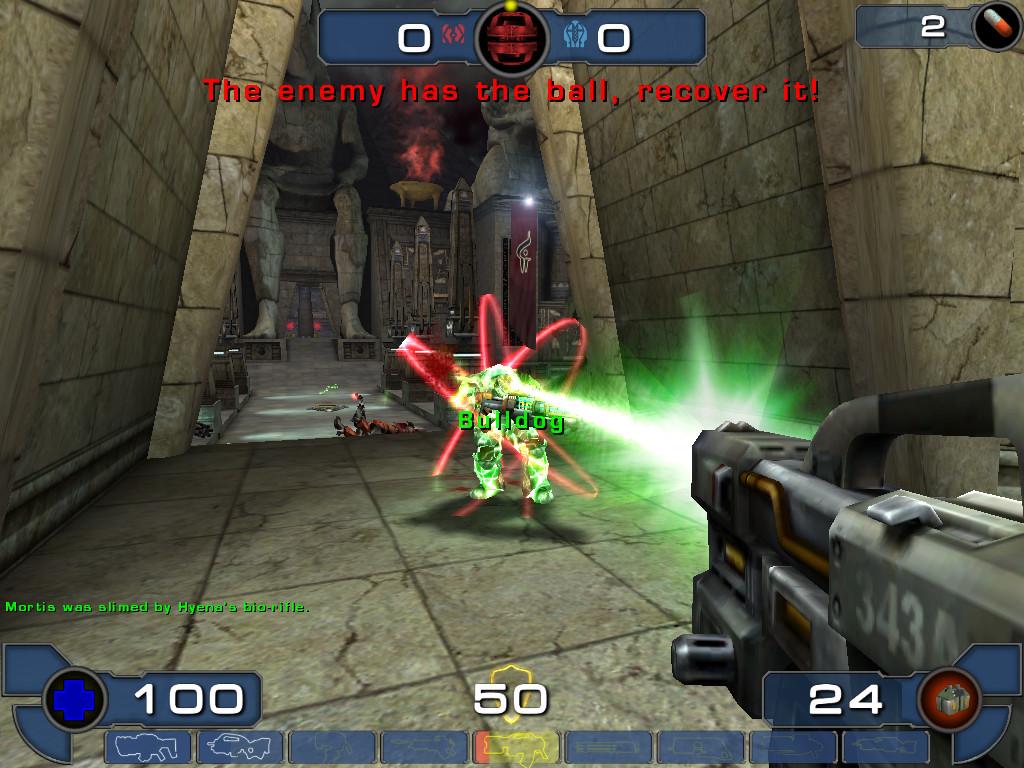
Task: Click the adrenaline pill icon
Action: (x=996, y=27)
